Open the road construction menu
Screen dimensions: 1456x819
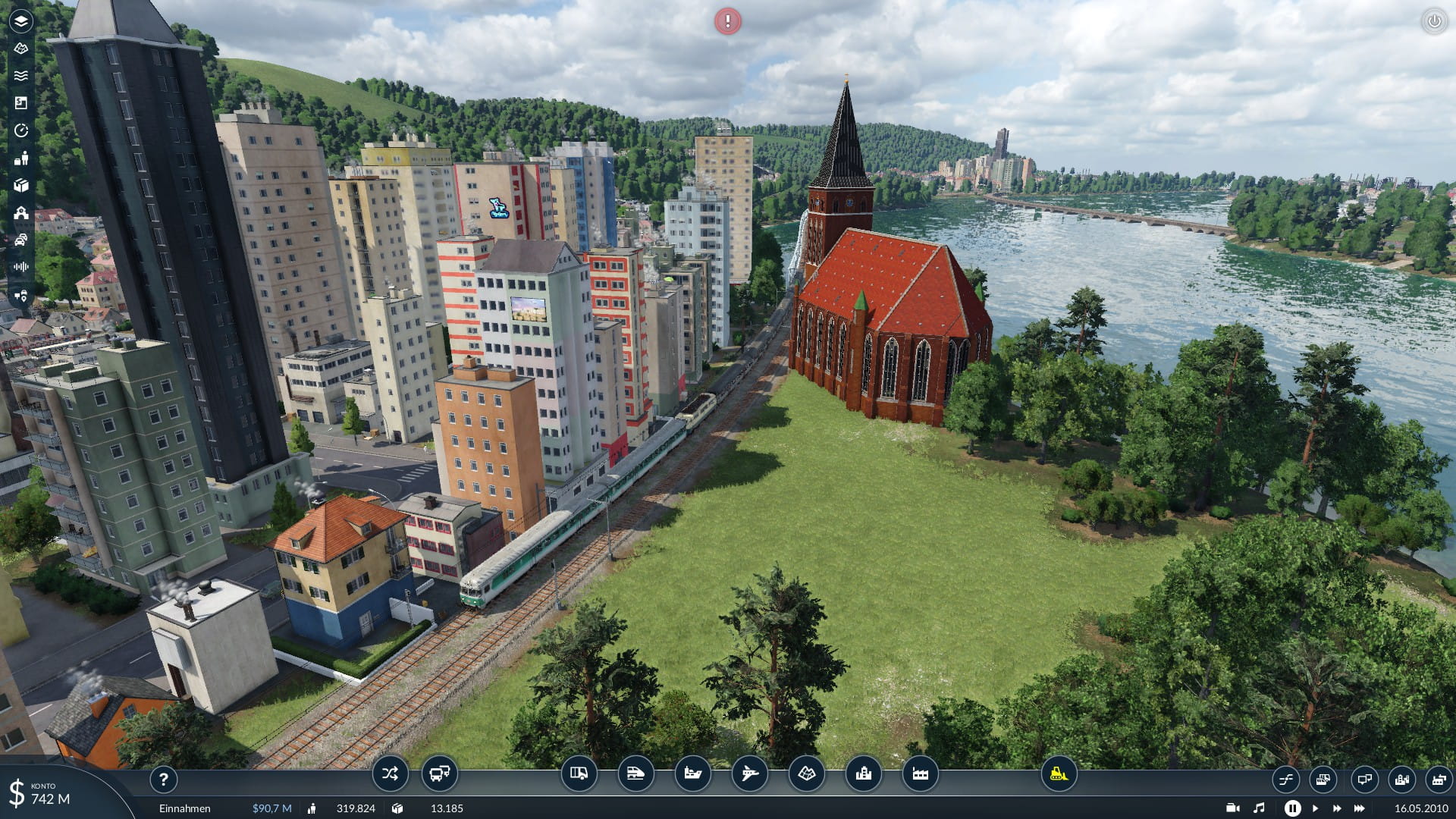pos(579,774)
